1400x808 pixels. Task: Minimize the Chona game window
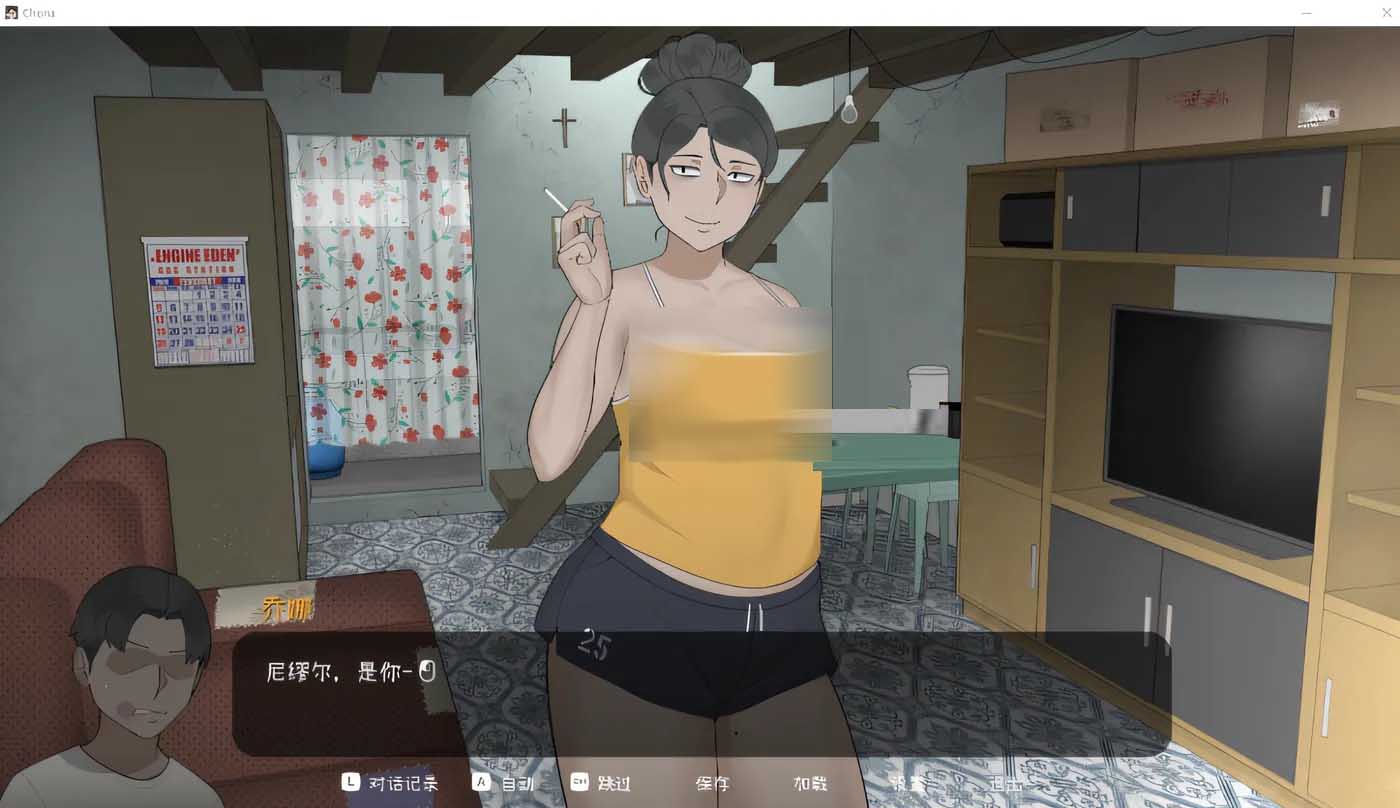coord(1305,13)
